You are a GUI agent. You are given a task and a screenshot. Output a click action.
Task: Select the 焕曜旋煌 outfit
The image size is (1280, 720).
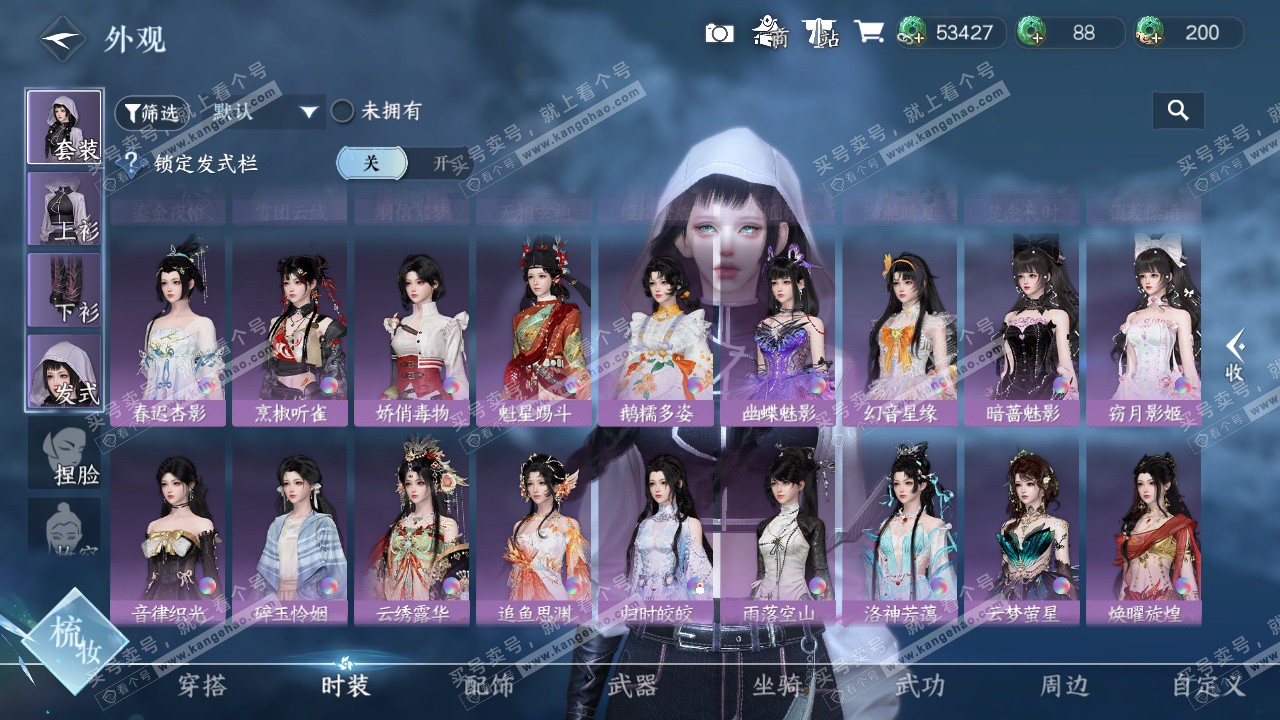[x=1144, y=530]
